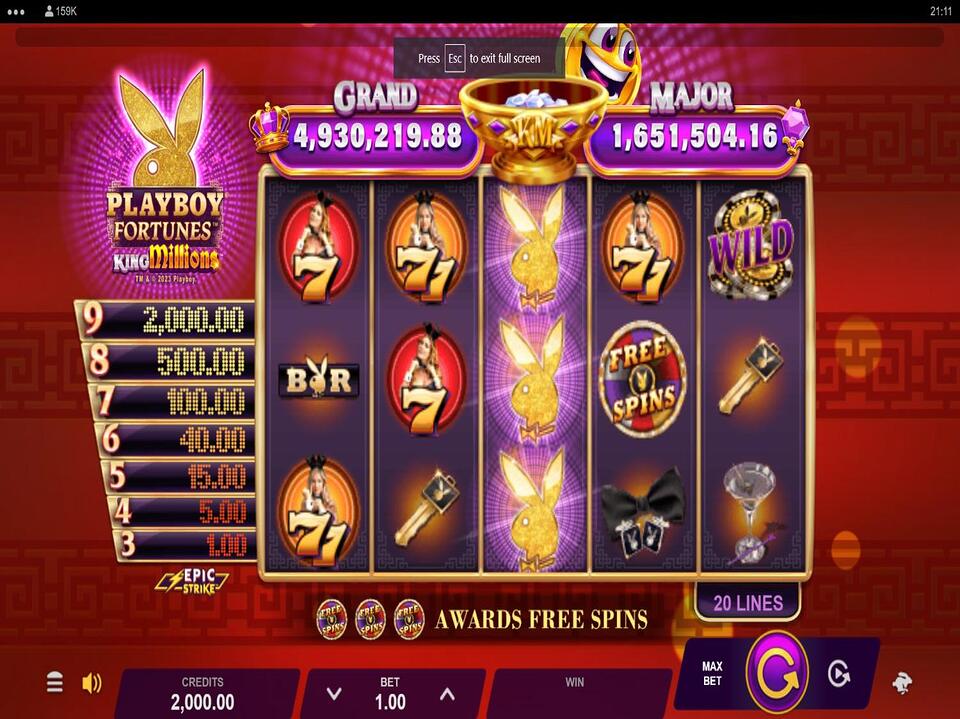Toggle the rabbit quick spin icon
This screenshot has width=960, height=719.
pyautogui.click(x=902, y=683)
